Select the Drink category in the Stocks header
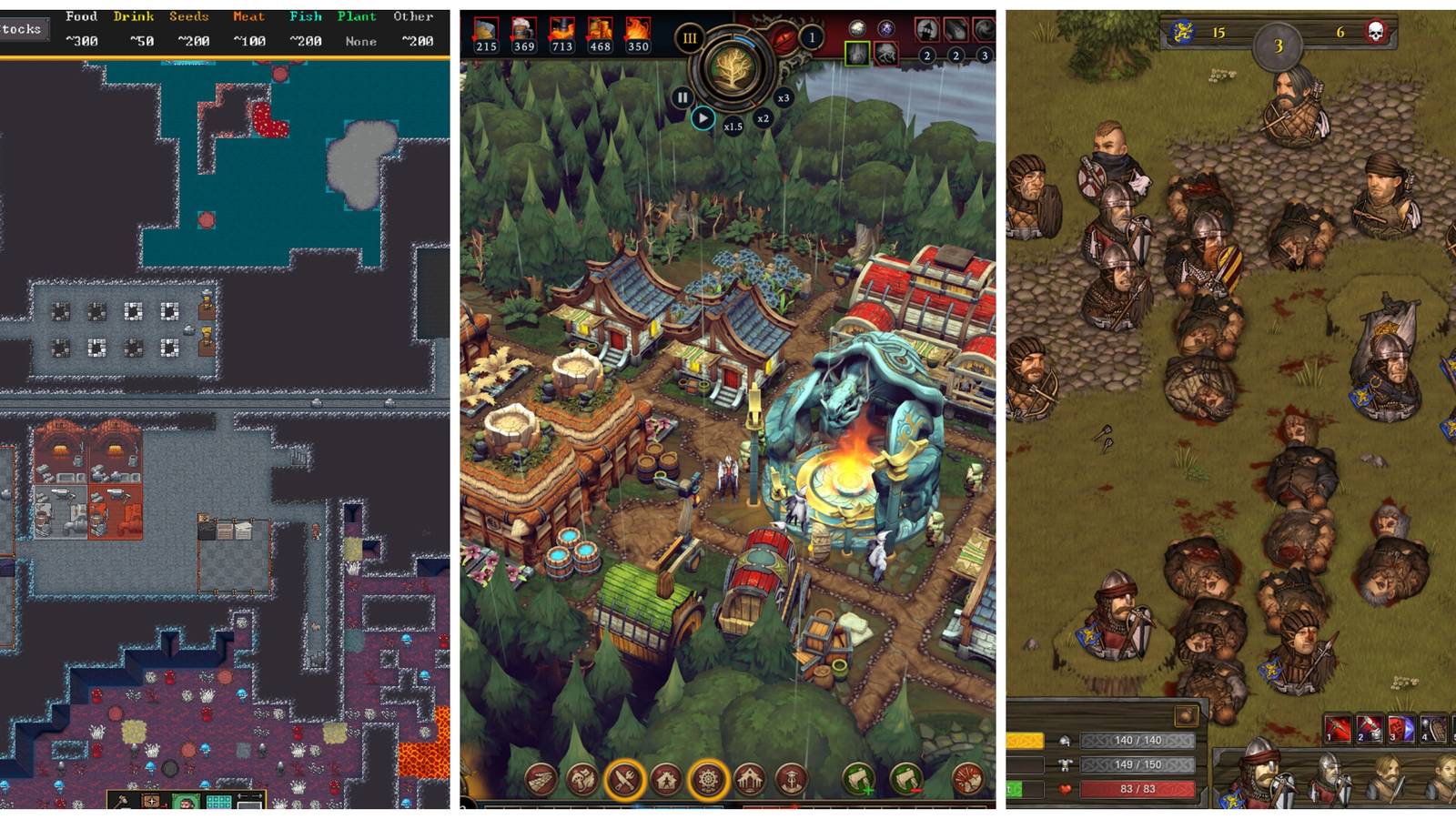This screenshot has height=819, width=1456. click(134, 15)
